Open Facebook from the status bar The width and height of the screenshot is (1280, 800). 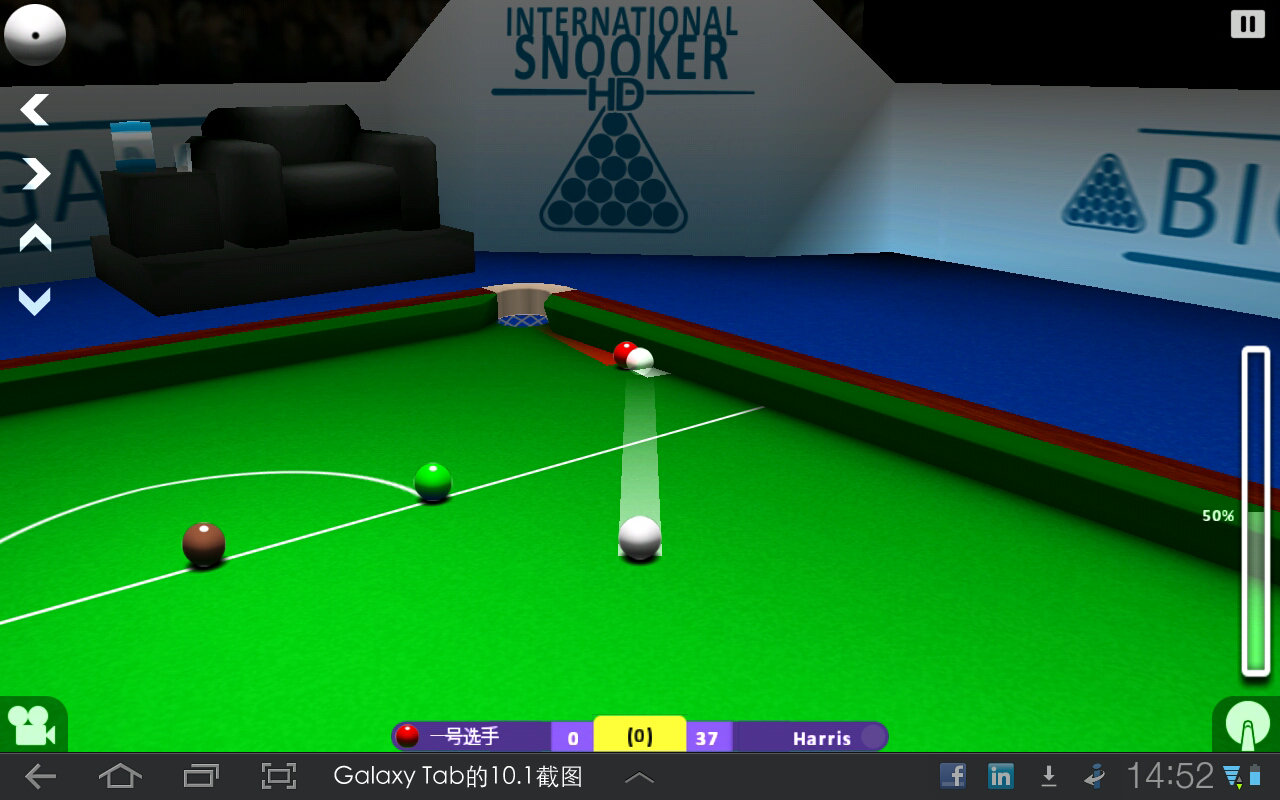953,774
